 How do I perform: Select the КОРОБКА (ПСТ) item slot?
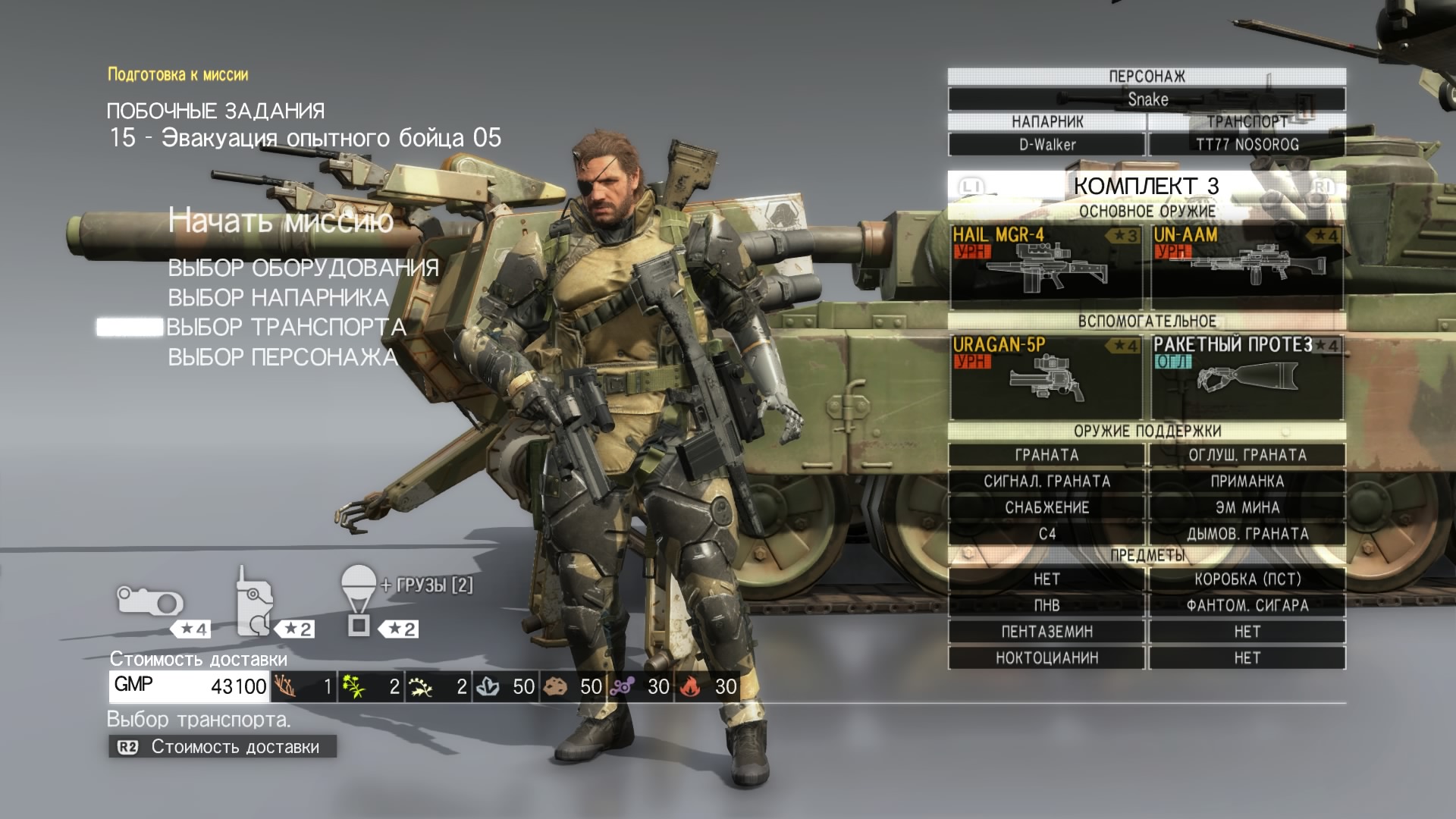[1247, 579]
